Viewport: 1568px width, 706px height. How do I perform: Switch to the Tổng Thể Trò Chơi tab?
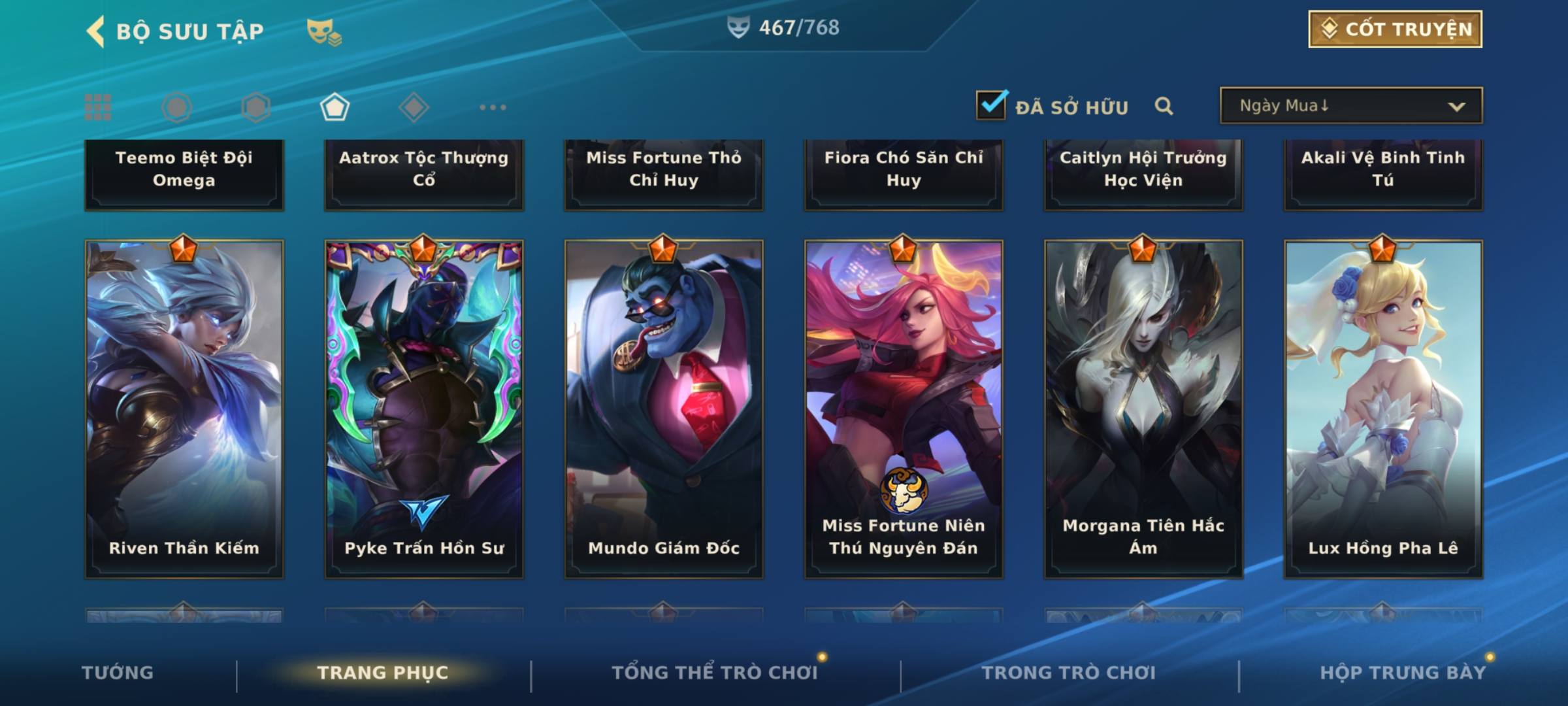(x=715, y=673)
